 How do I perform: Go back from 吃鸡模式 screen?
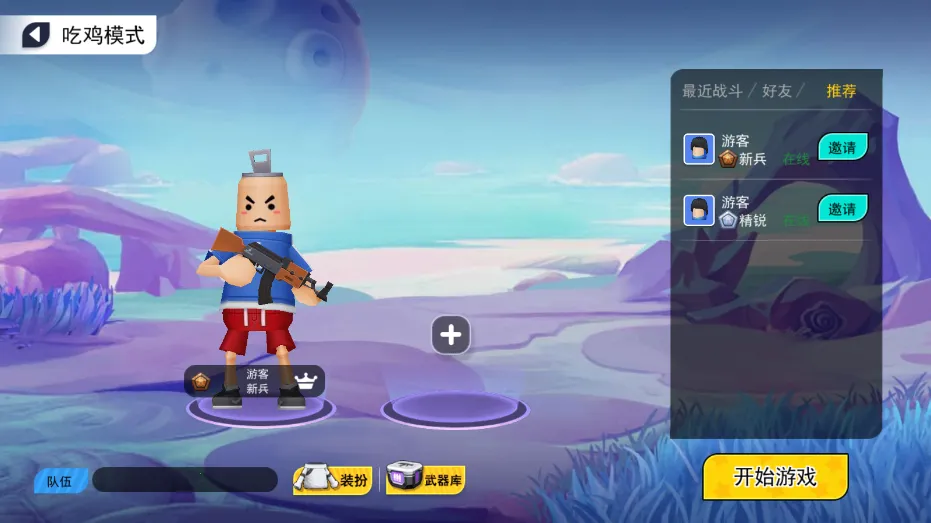click(36, 36)
